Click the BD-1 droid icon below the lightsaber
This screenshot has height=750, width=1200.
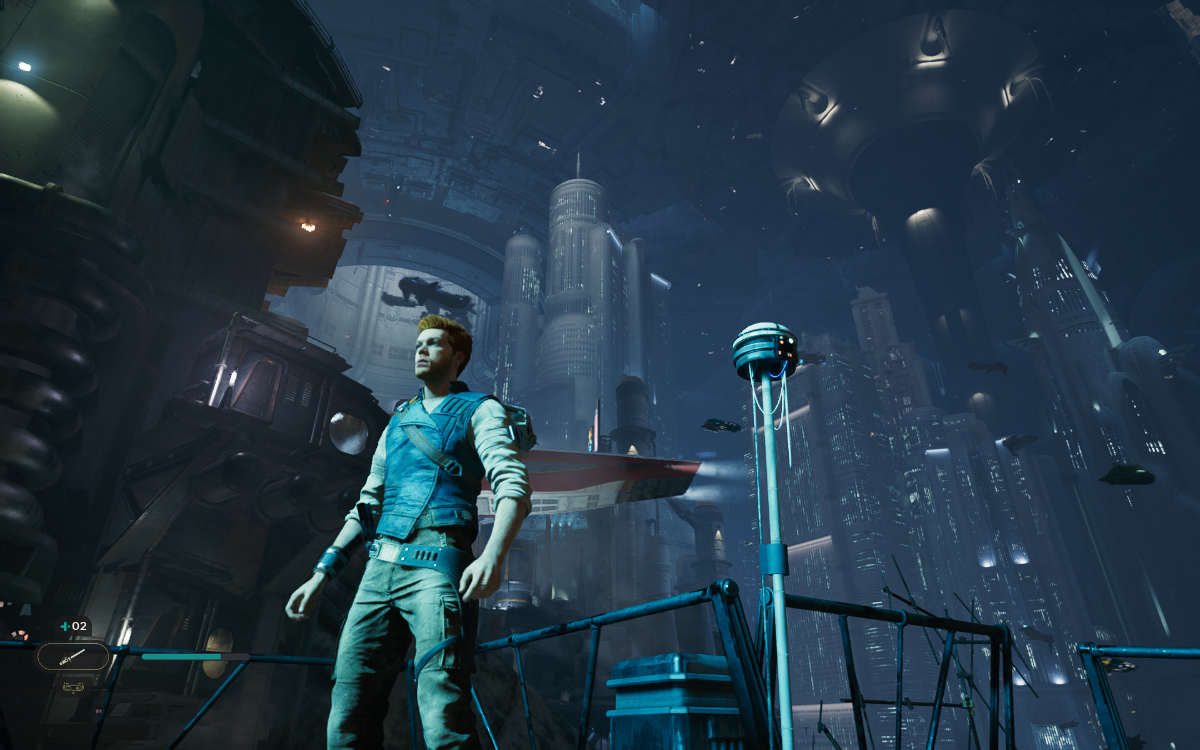73,686
